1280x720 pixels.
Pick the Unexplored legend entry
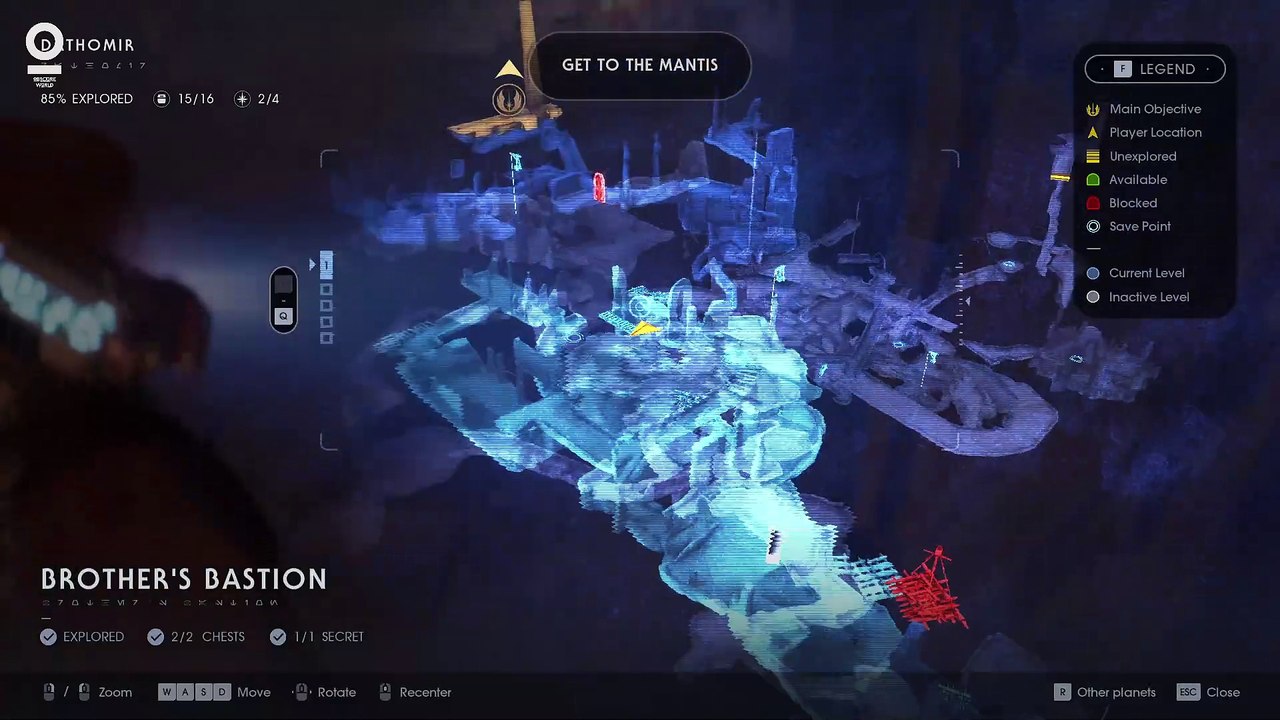point(1142,156)
